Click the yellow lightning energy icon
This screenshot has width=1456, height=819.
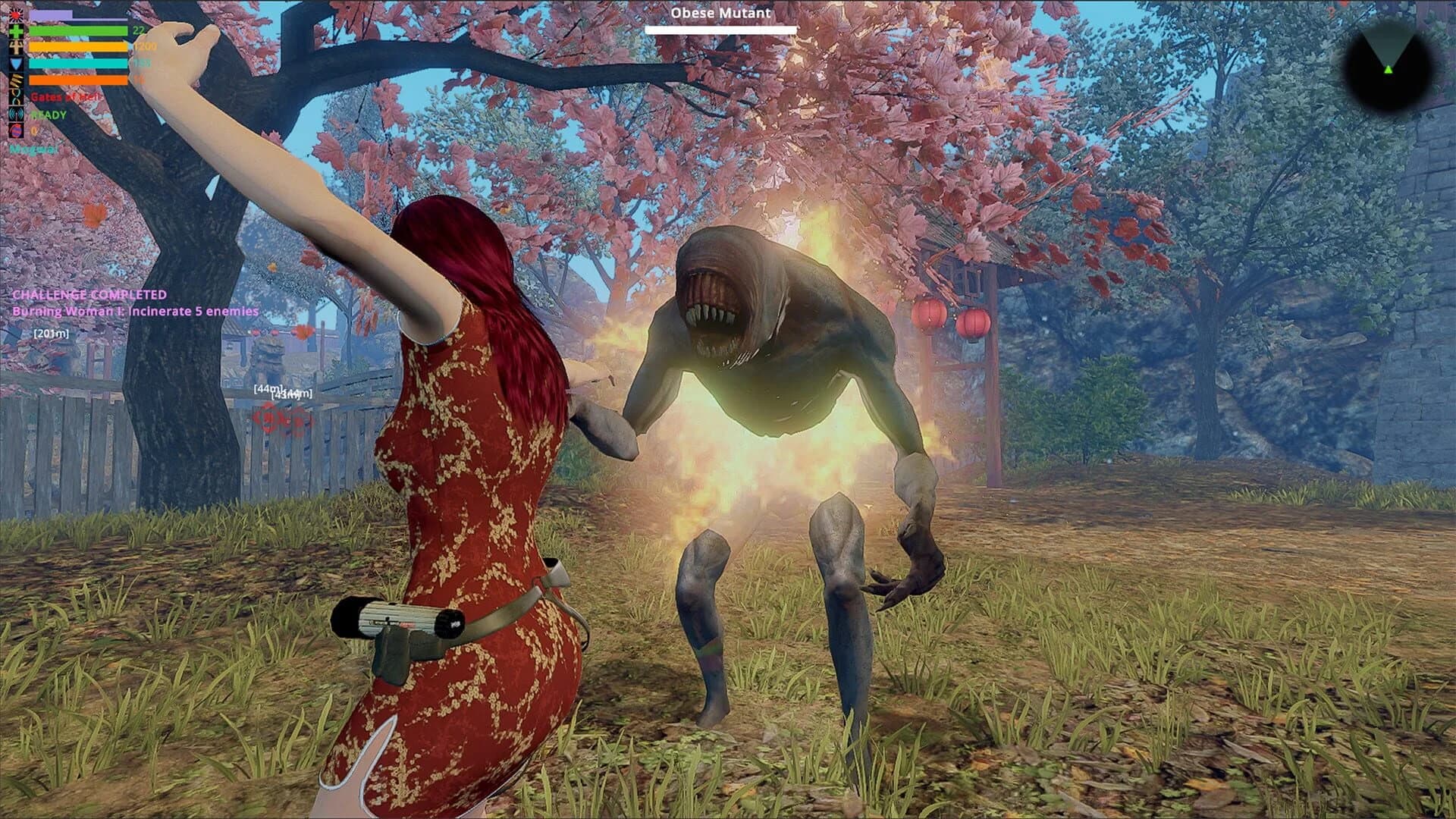pos(16,79)
